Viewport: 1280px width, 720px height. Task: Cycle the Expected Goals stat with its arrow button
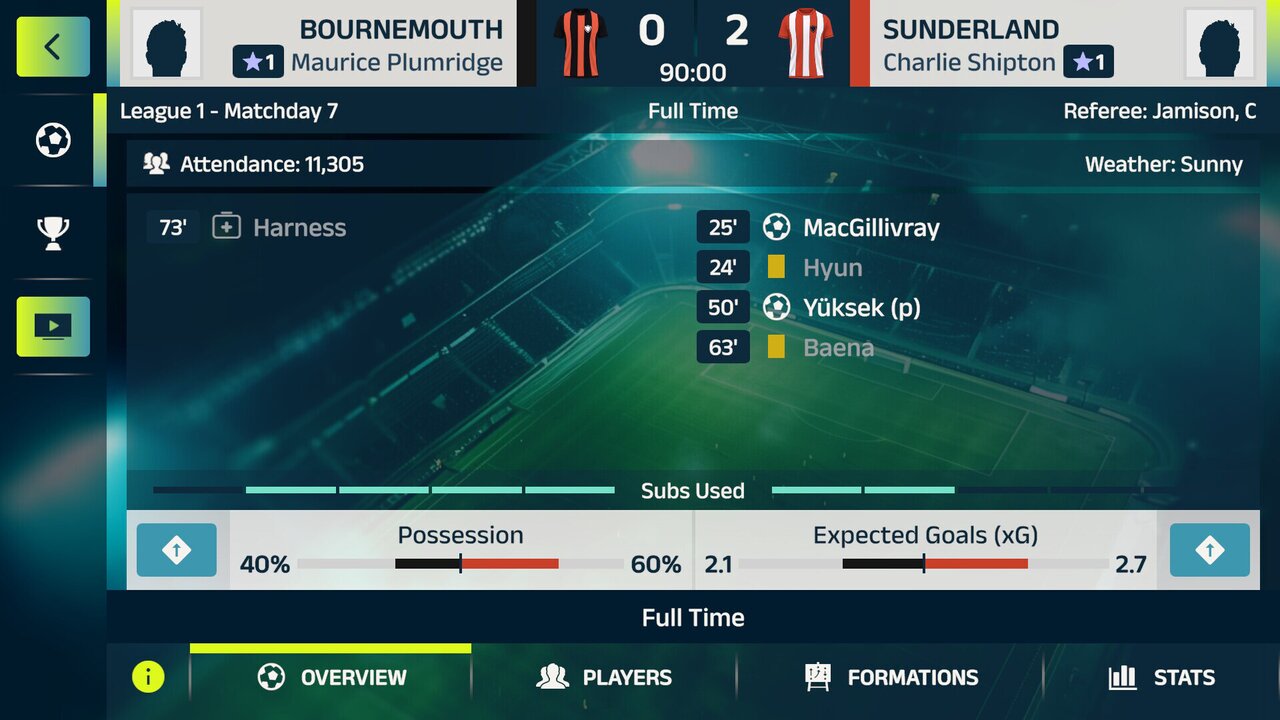(x=1209, y=550)
